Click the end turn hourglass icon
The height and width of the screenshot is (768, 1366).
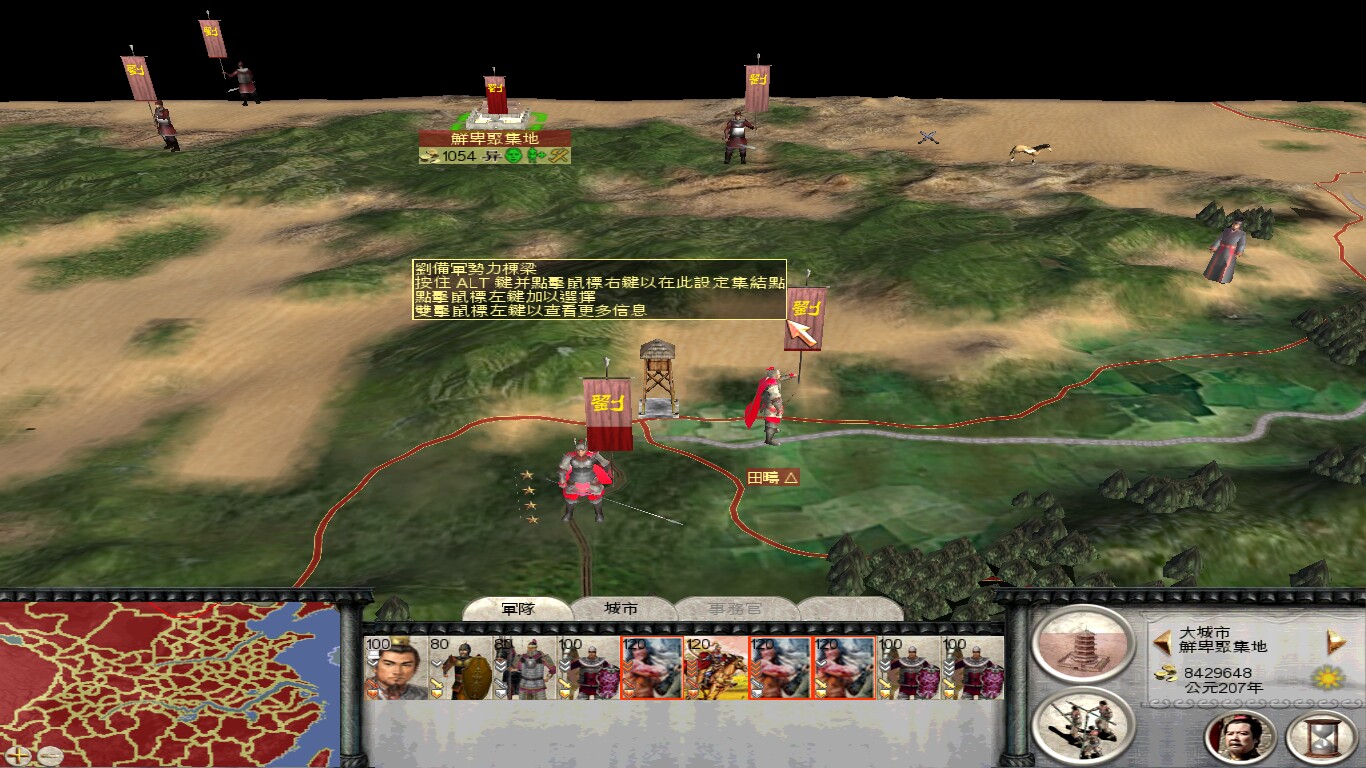pyautogui.click(x=1321, y=737)
